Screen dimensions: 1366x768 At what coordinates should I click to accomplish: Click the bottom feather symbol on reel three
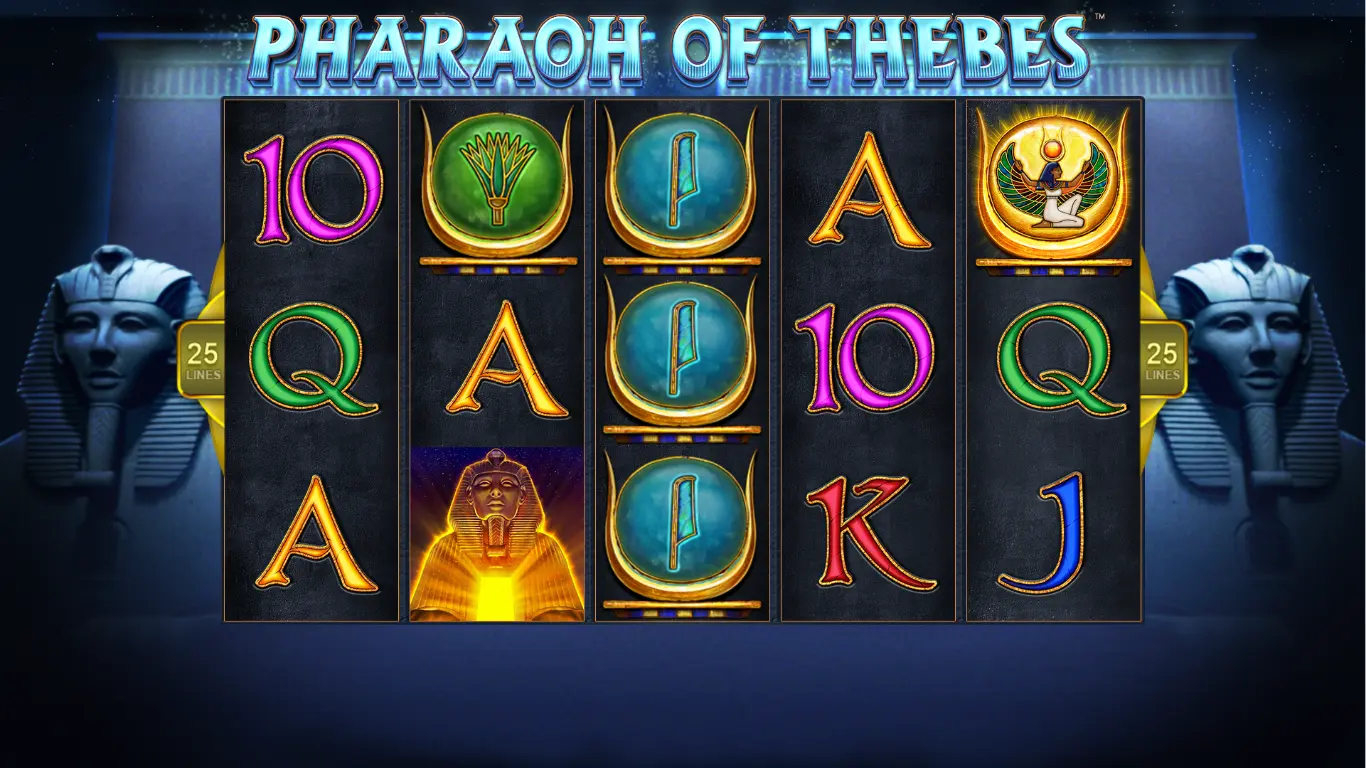pyautogui.click(x=681, y=525)
